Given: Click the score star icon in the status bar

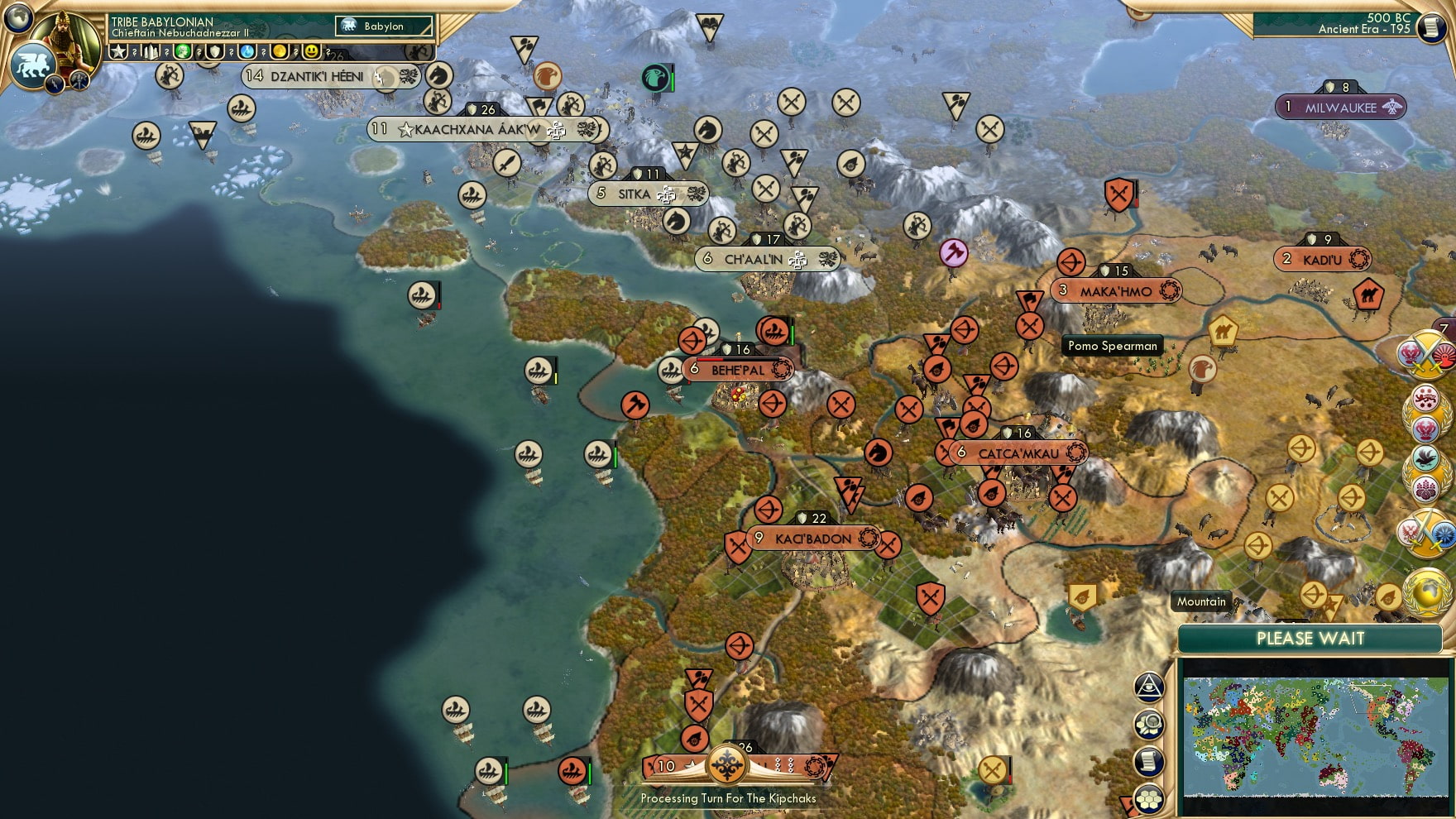Looking at the screenshot, I should [x=118, y=51].
